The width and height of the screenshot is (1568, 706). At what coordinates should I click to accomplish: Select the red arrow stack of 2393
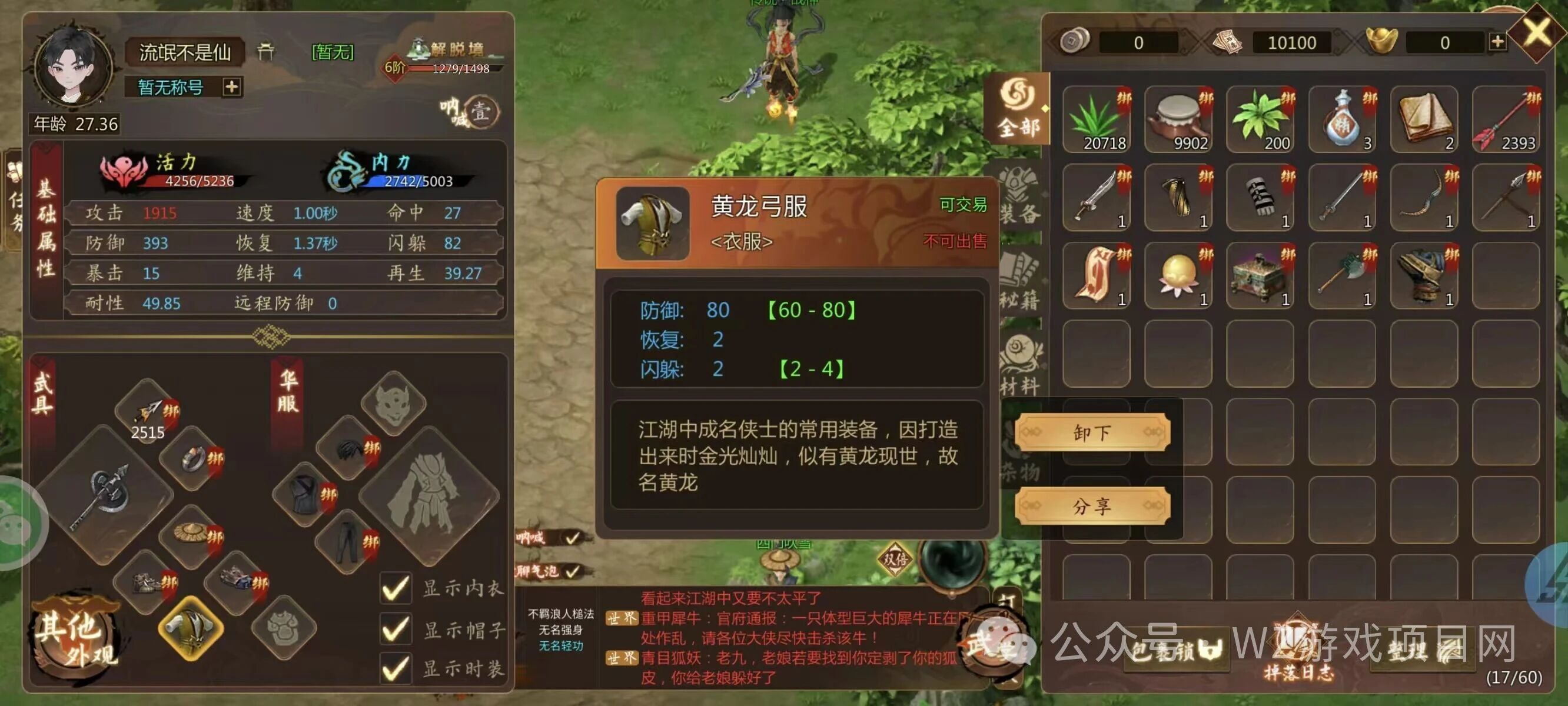click(x=1506, y=119)
